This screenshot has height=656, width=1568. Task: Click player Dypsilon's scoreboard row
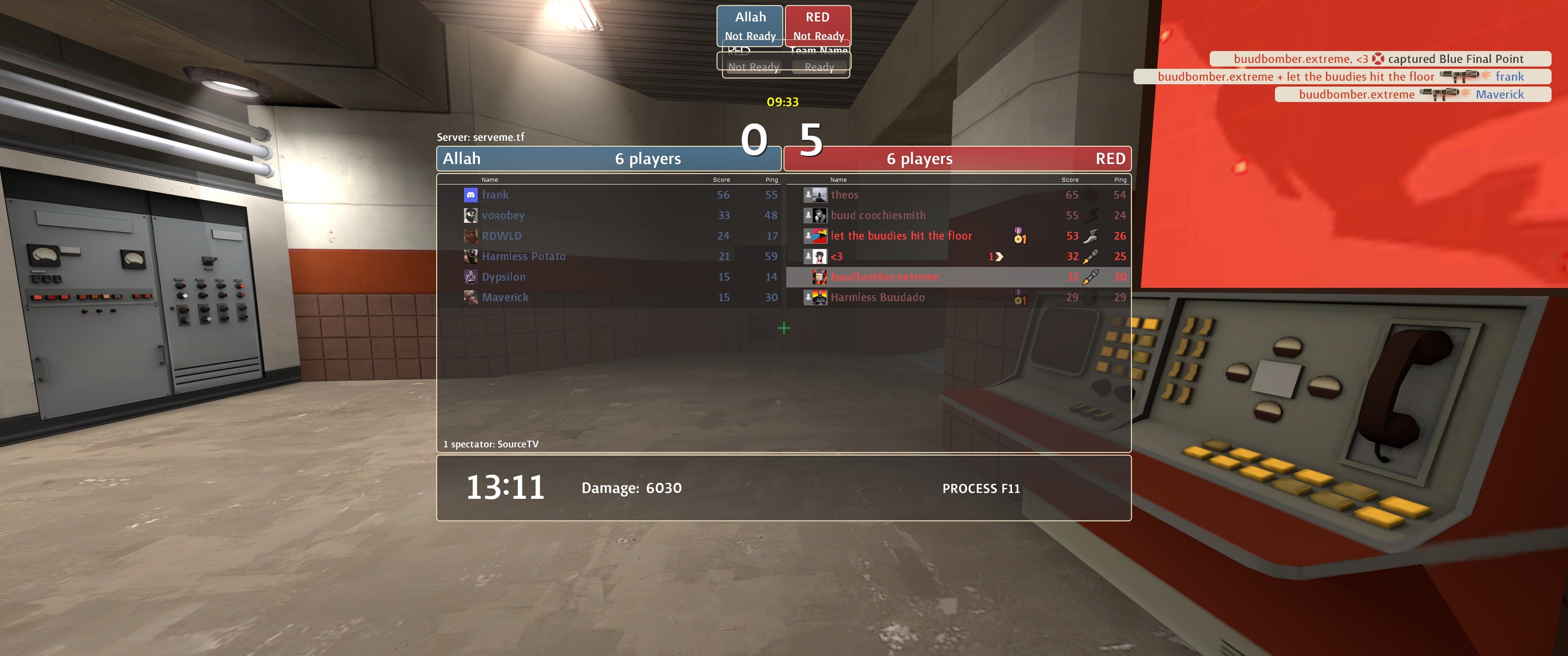click(503, 277)
